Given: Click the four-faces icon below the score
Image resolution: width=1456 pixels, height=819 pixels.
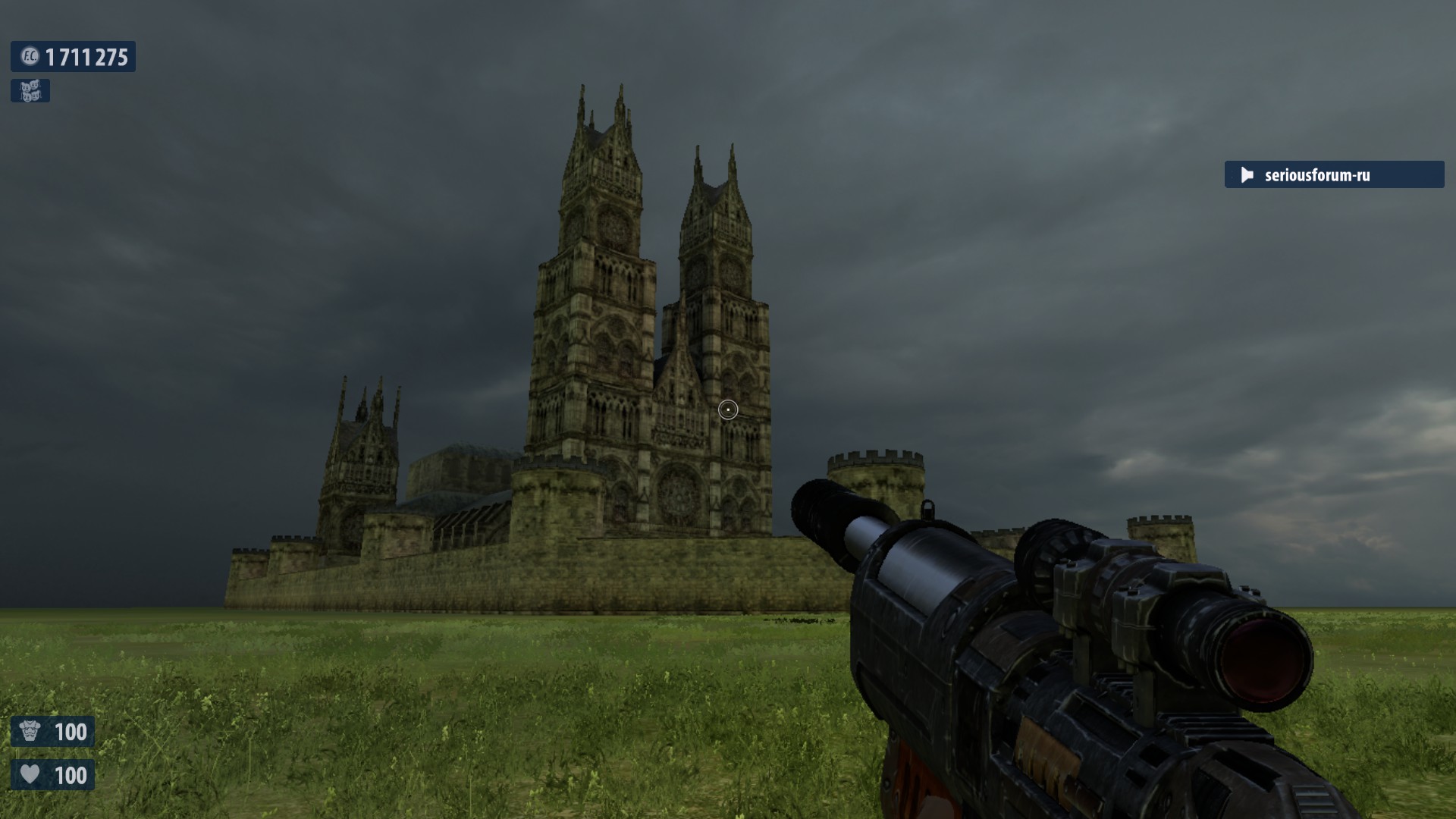Looking at the screenshot, I should [30, 91].
